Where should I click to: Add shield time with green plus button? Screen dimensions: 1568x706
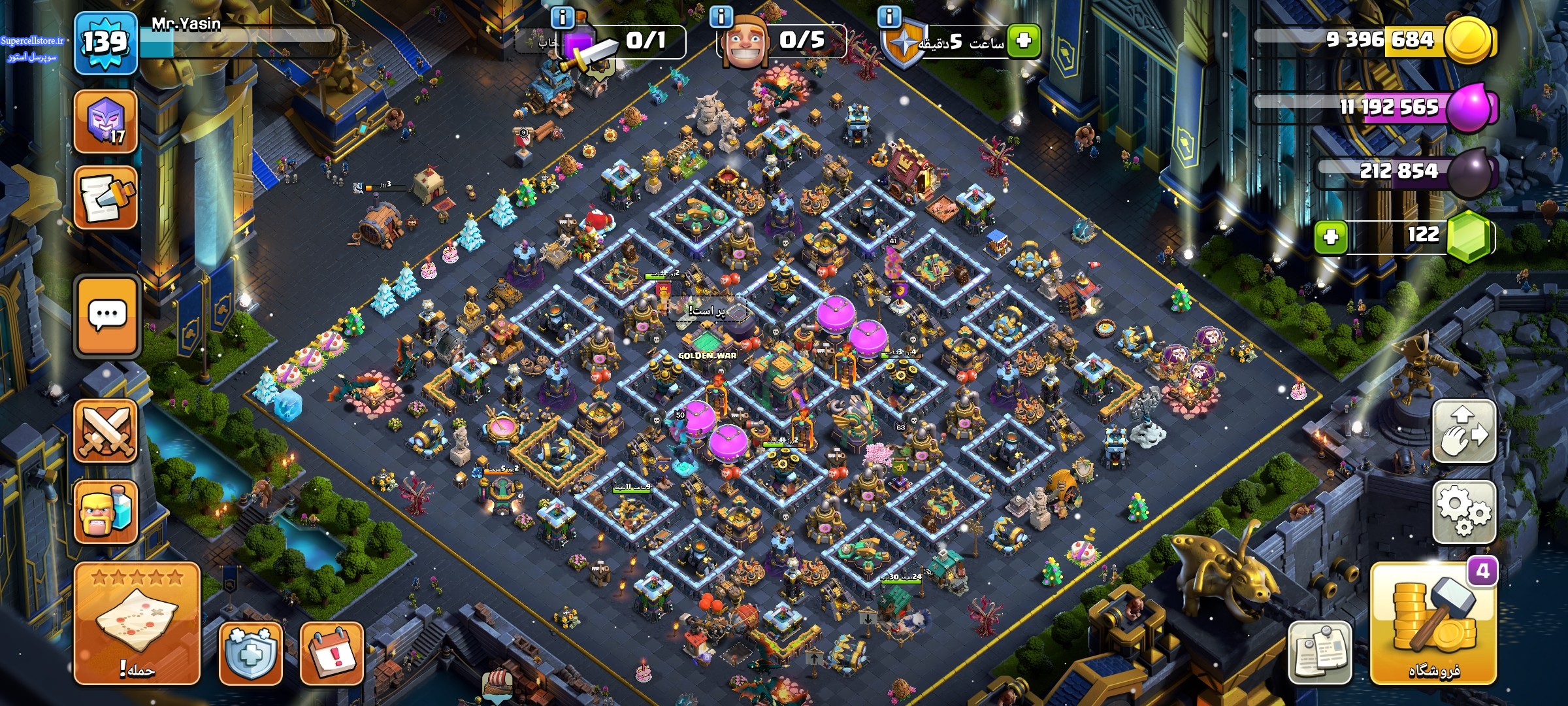[x=1023, y=41]
